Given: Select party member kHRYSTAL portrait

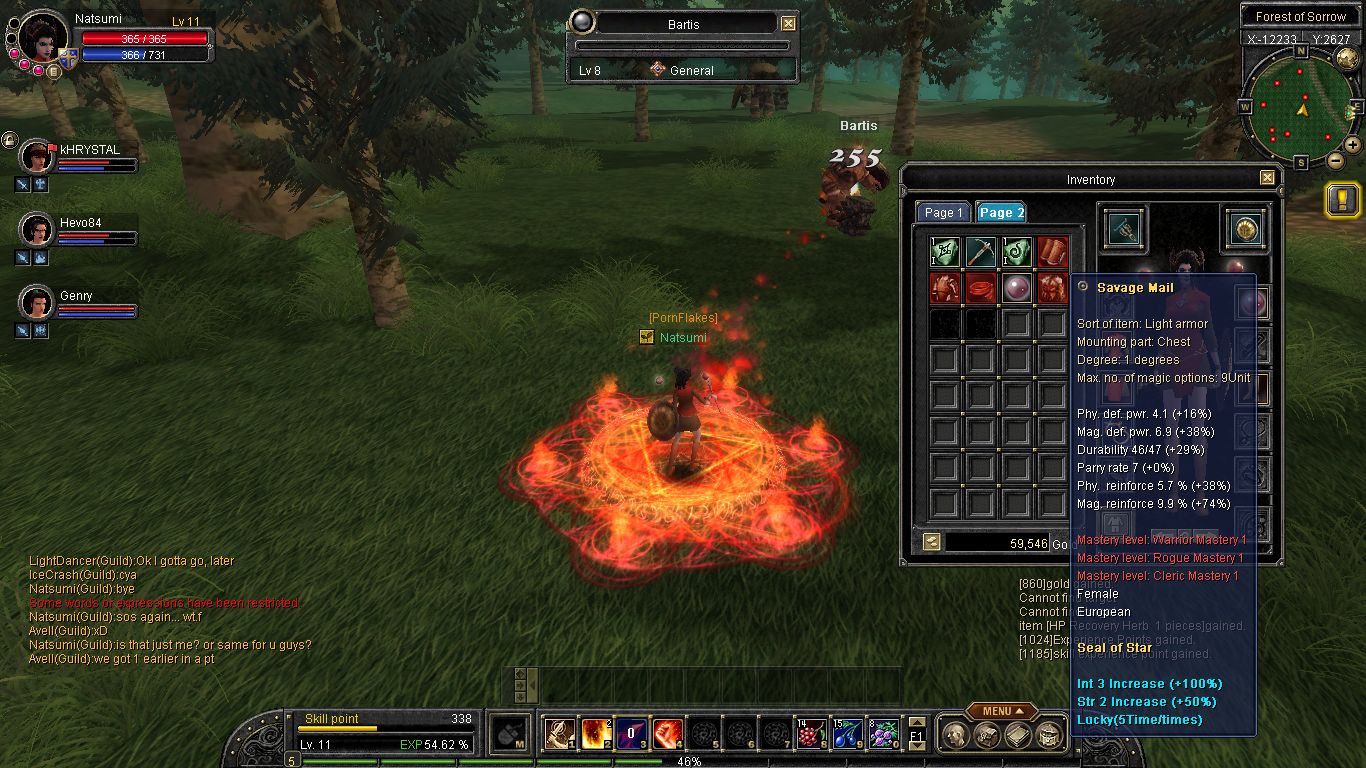Looking at the screenshot, I should click(37, 157).
